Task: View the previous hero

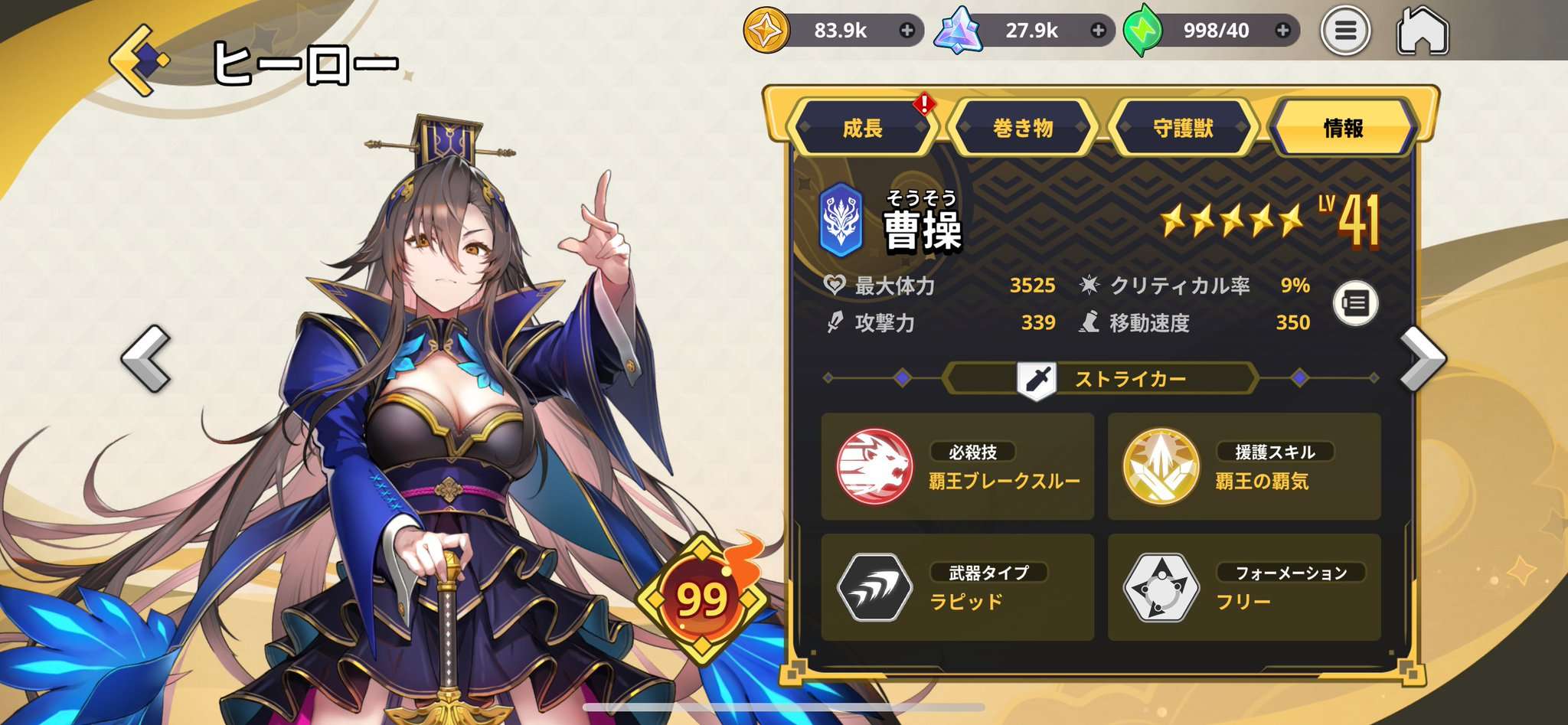Action: (146, 358)
